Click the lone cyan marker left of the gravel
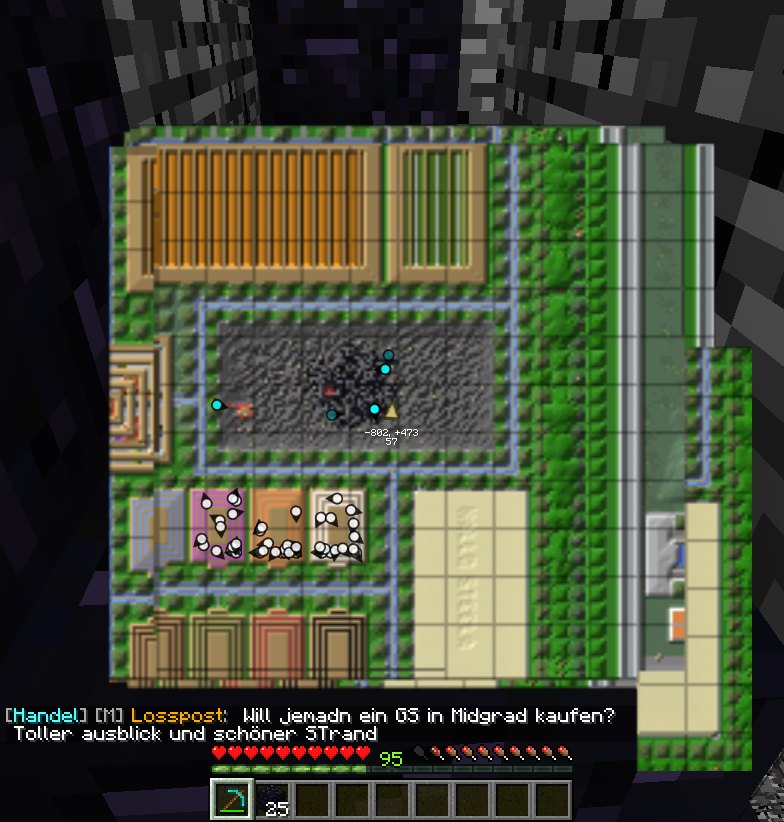This screenshot has width=784, height=822. (x=217, y=405)
